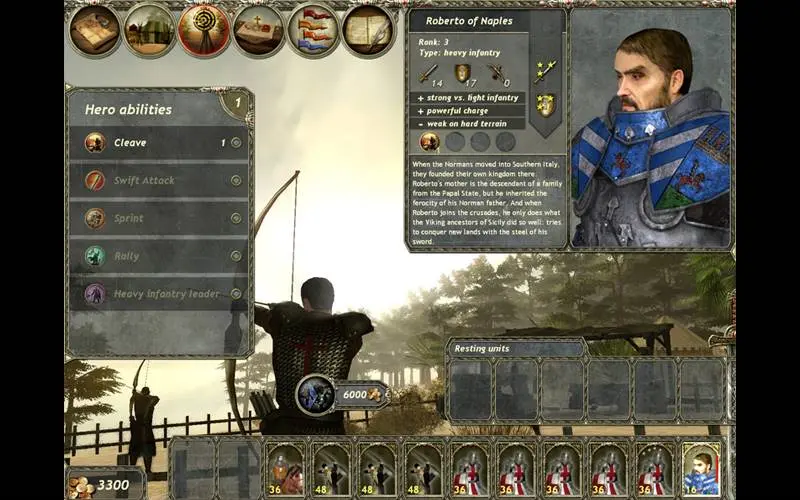Open the relic table with cross icon
This screenshot has height=500, width=800.
click(259, 31)
